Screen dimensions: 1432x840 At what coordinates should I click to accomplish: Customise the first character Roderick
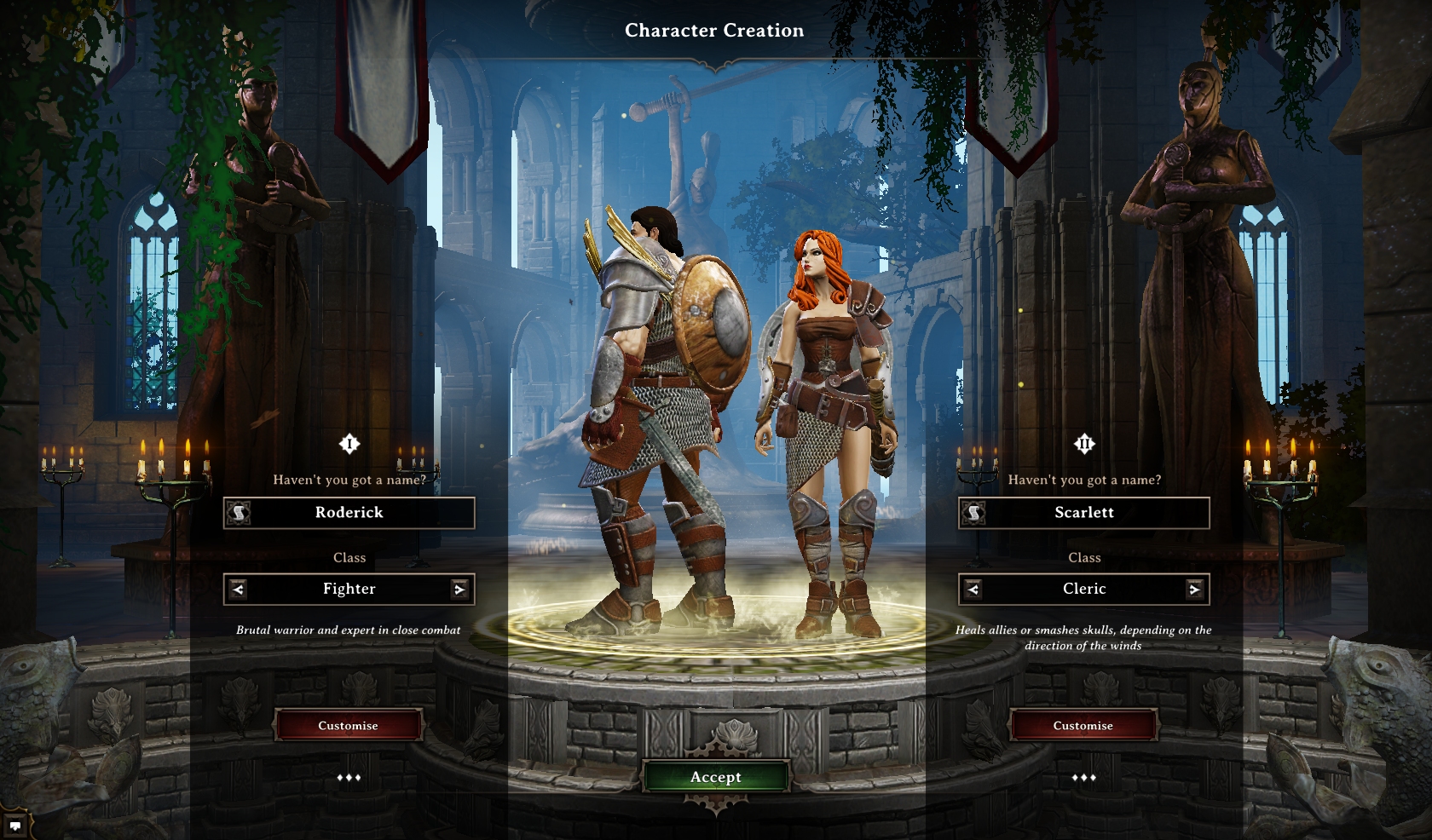point(348,726)
